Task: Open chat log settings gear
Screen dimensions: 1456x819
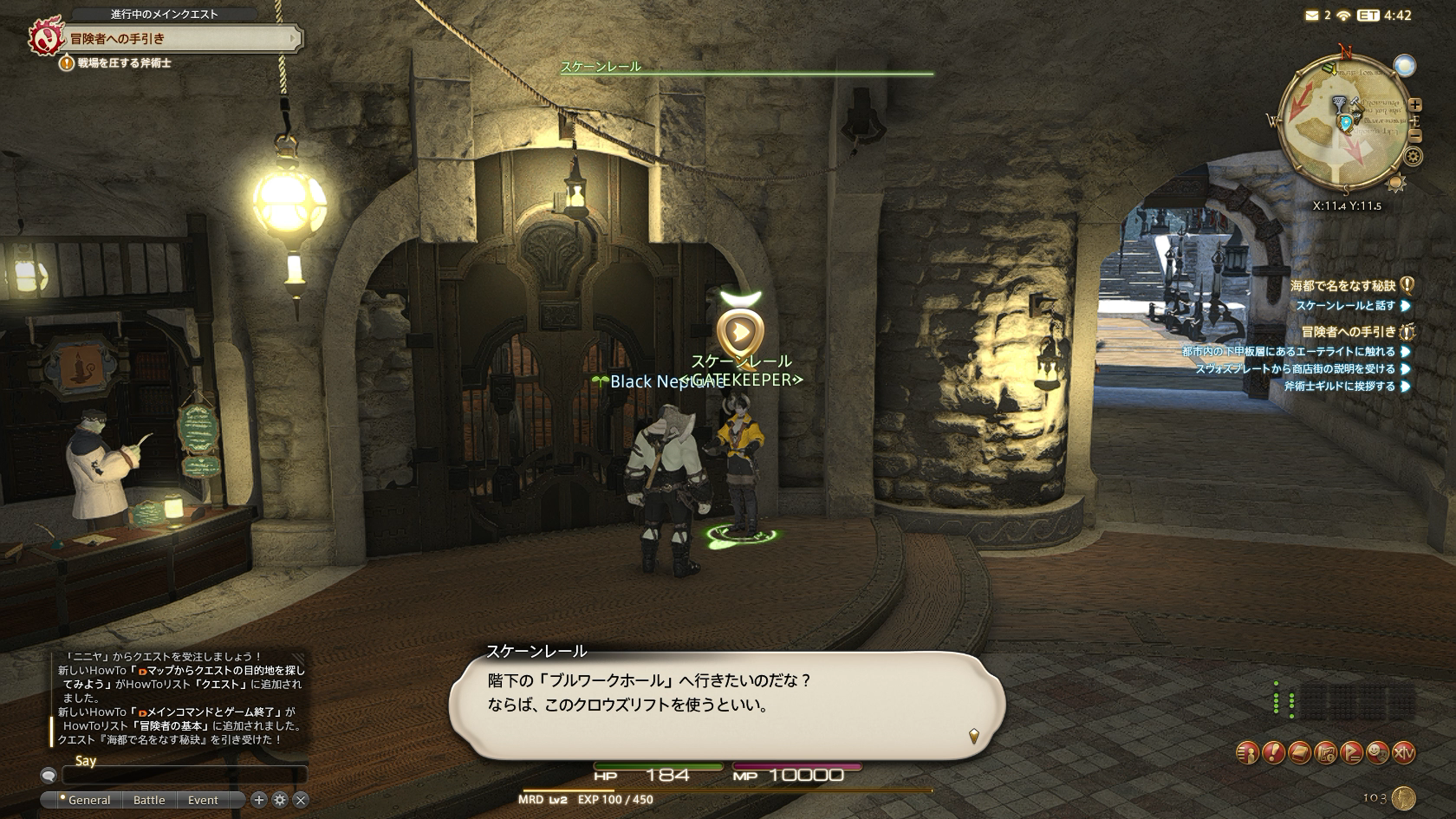Action: 280,800
